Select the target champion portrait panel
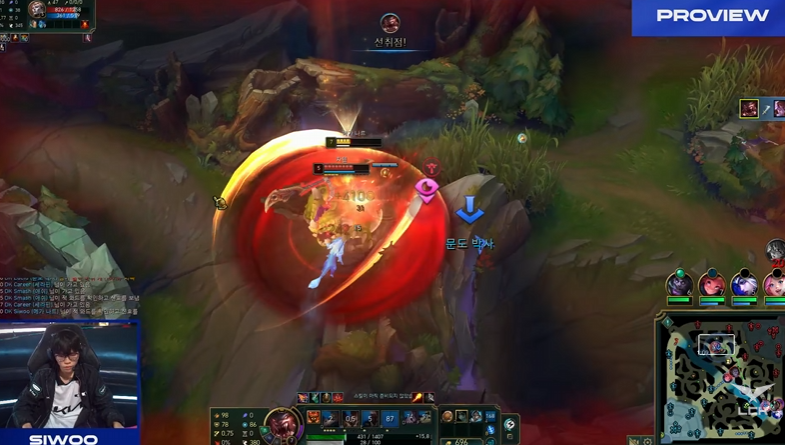Image resolution: width=785 pixels, height=445 pixels. 40,14
